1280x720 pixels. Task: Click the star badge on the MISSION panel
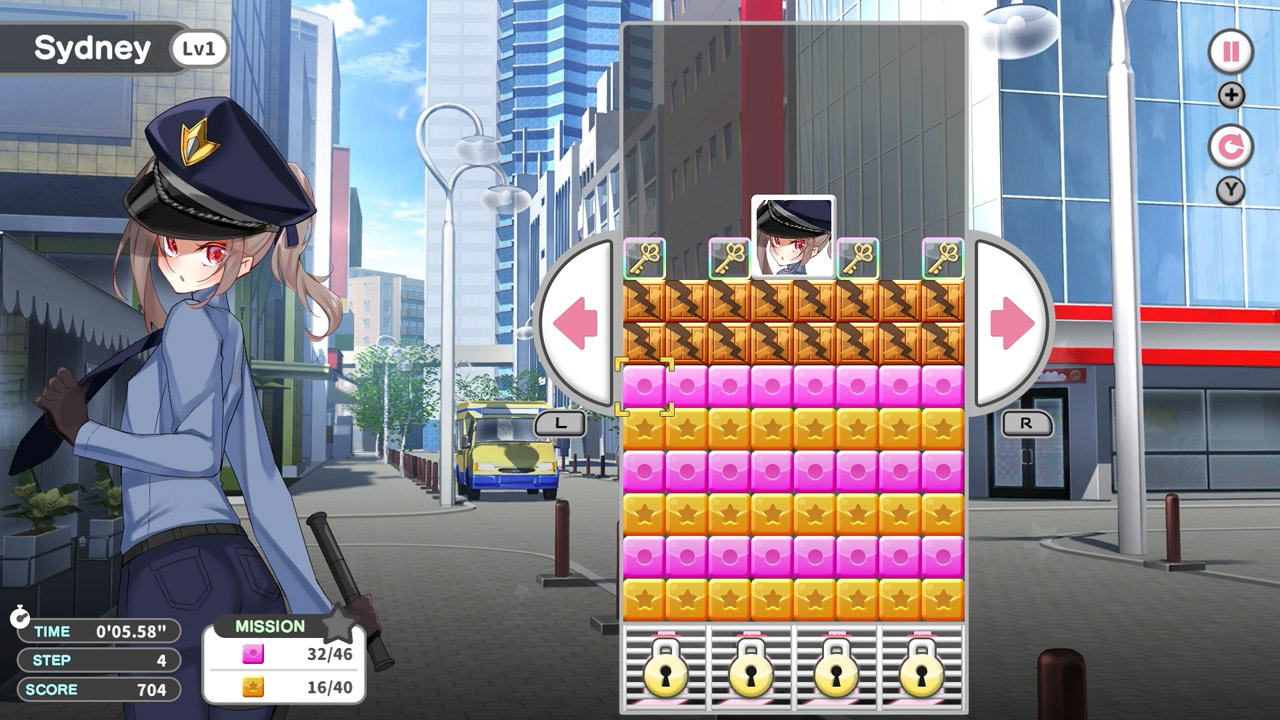click(x=340, y=625)
